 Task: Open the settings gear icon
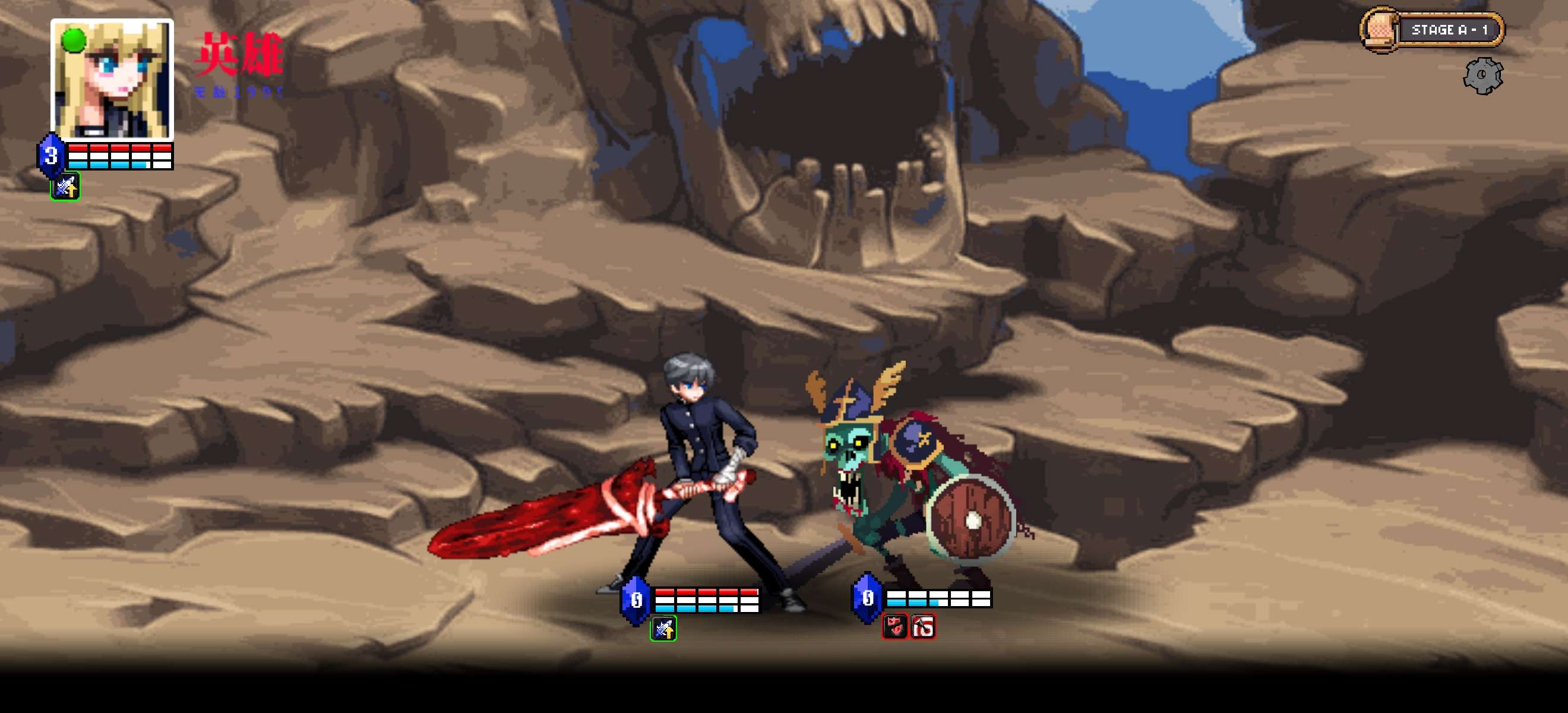click(1482, 75)
